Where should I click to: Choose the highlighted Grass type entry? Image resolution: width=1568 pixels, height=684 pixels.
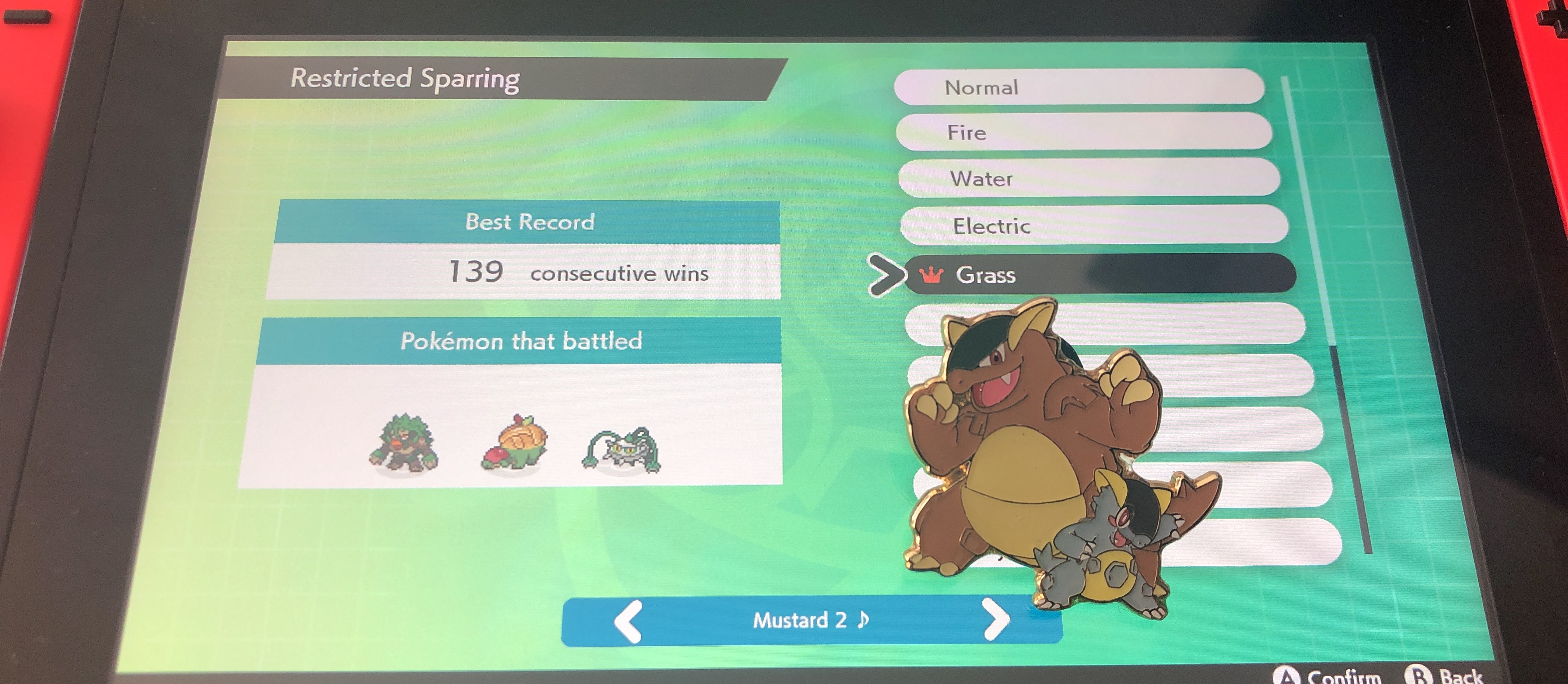point(1099,275)
